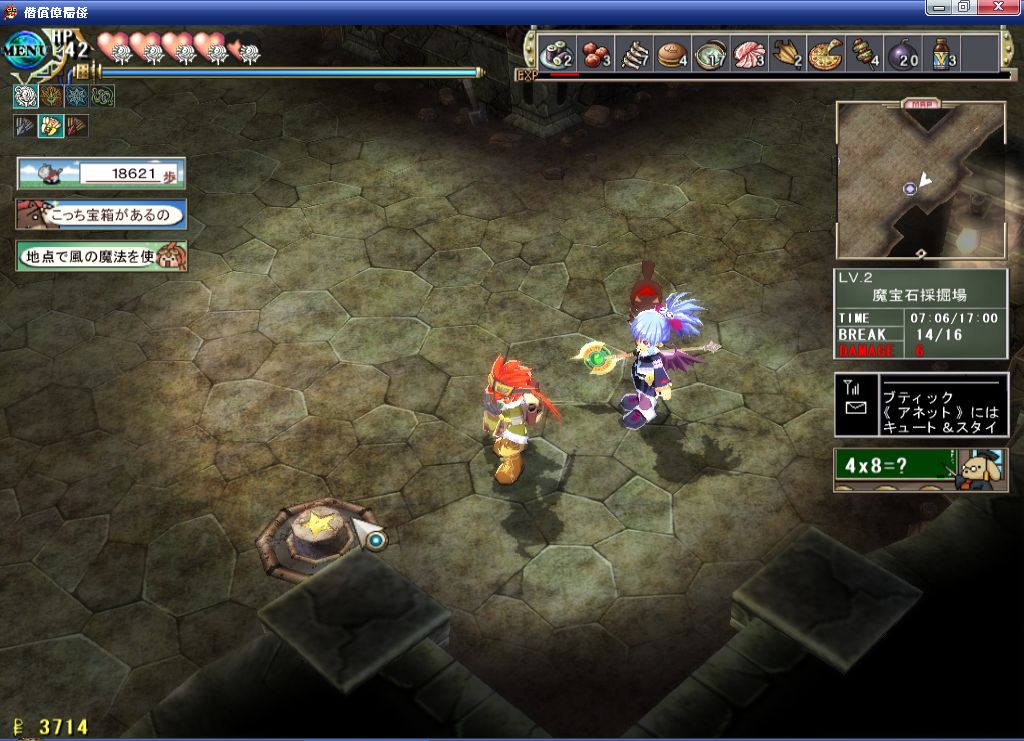Viewport: 1024px width, 741px height.
Task: Use the sliced meat plate item
Action: point(748,53)
